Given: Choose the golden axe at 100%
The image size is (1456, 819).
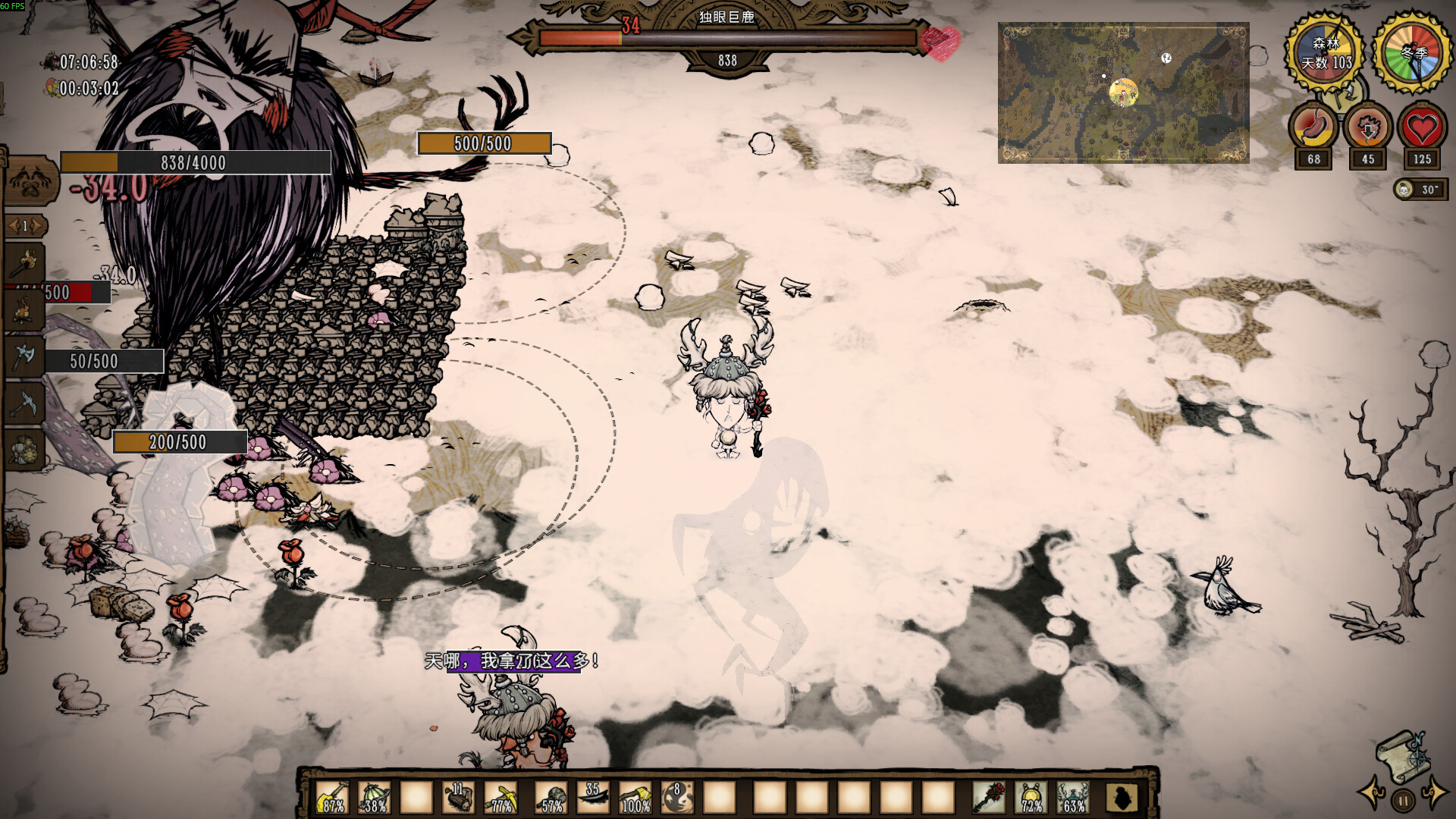Looking at the screenshot, I should click(x=635, y=798).
